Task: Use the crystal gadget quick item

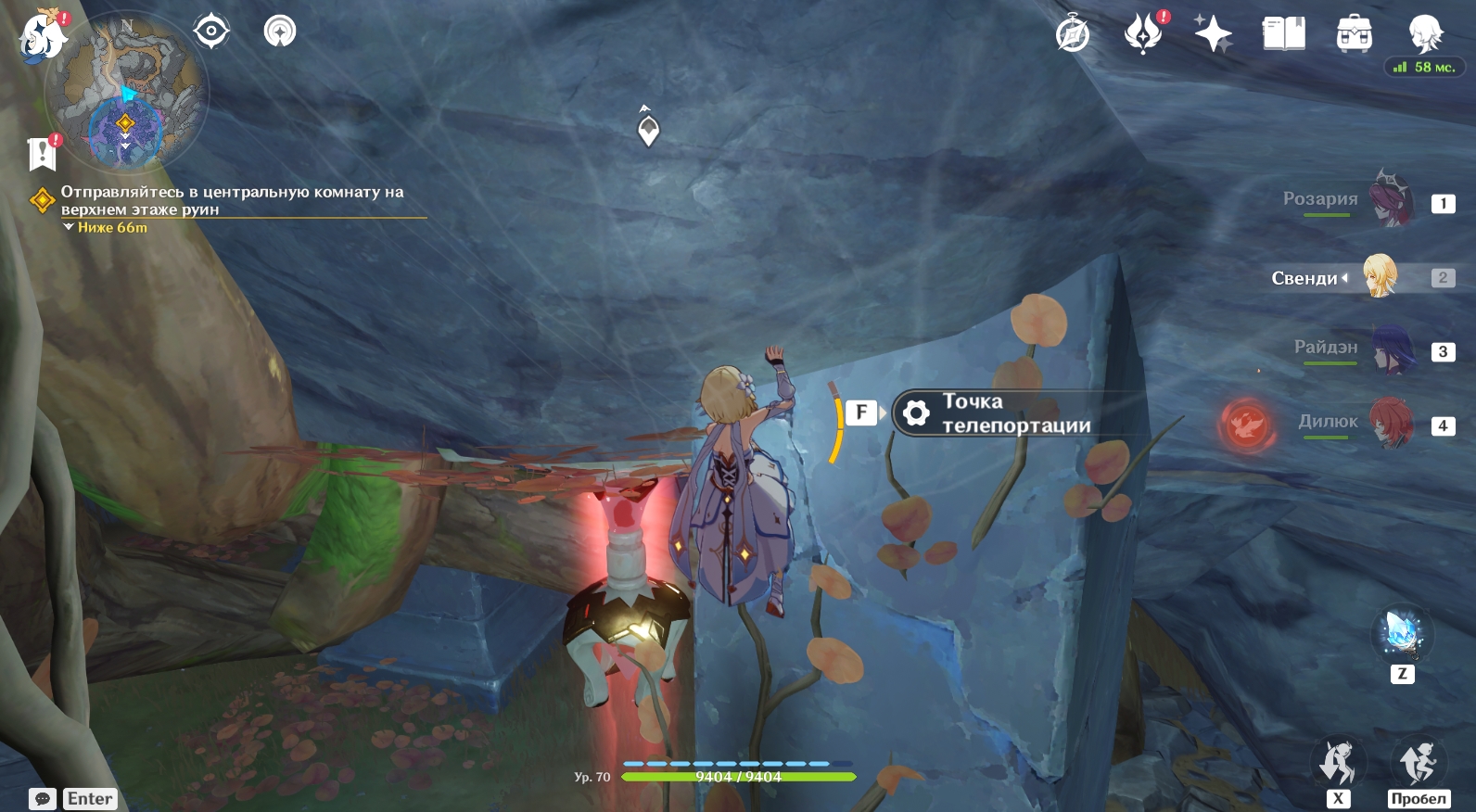Action: pyautogui.click(x=1402, y=633)
